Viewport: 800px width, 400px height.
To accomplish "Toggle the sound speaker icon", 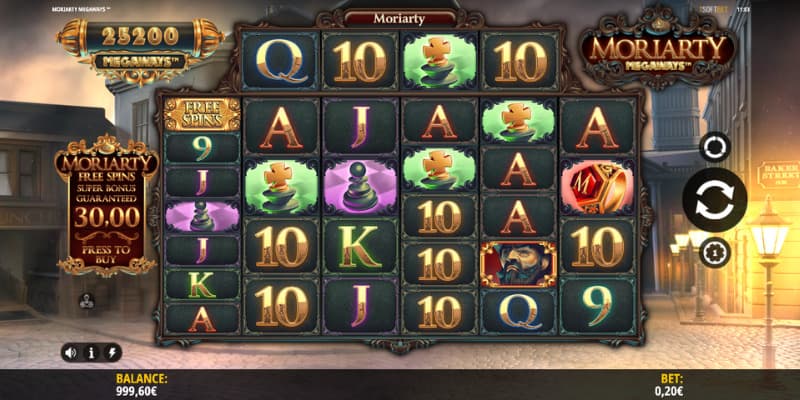I will pyautogui.click(x=70, y=352).
